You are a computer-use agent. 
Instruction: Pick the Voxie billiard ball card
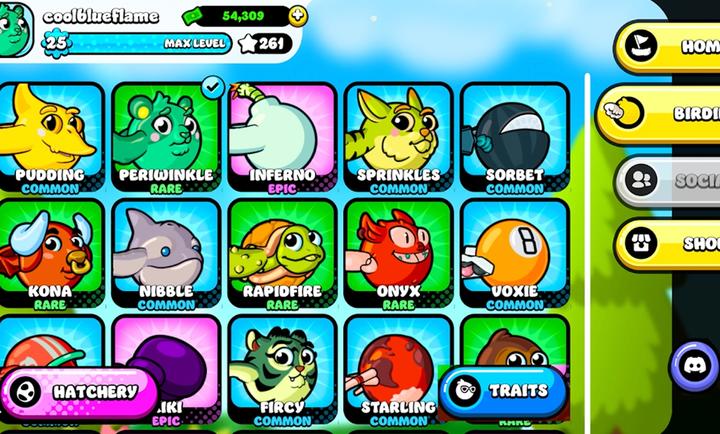click(x=514, y=254)
